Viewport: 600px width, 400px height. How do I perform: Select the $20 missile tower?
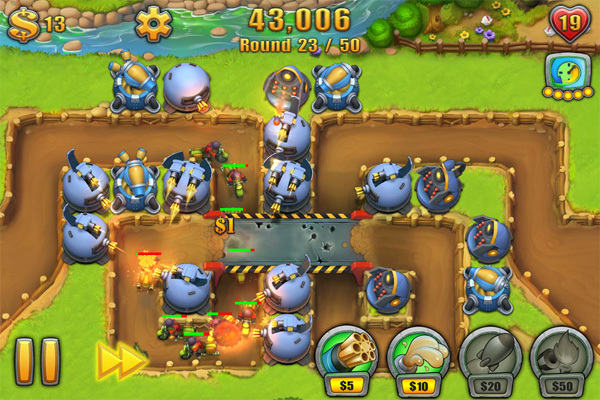click(x=490, y=353)
